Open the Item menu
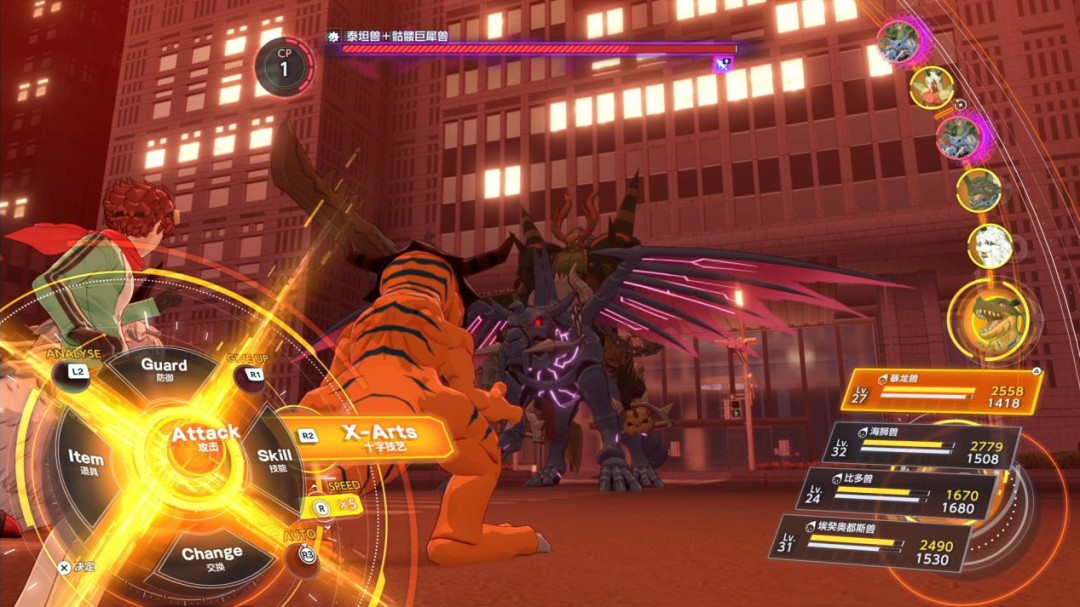The width and height of the screenshot is (1080, 607). tap(86, 460)
